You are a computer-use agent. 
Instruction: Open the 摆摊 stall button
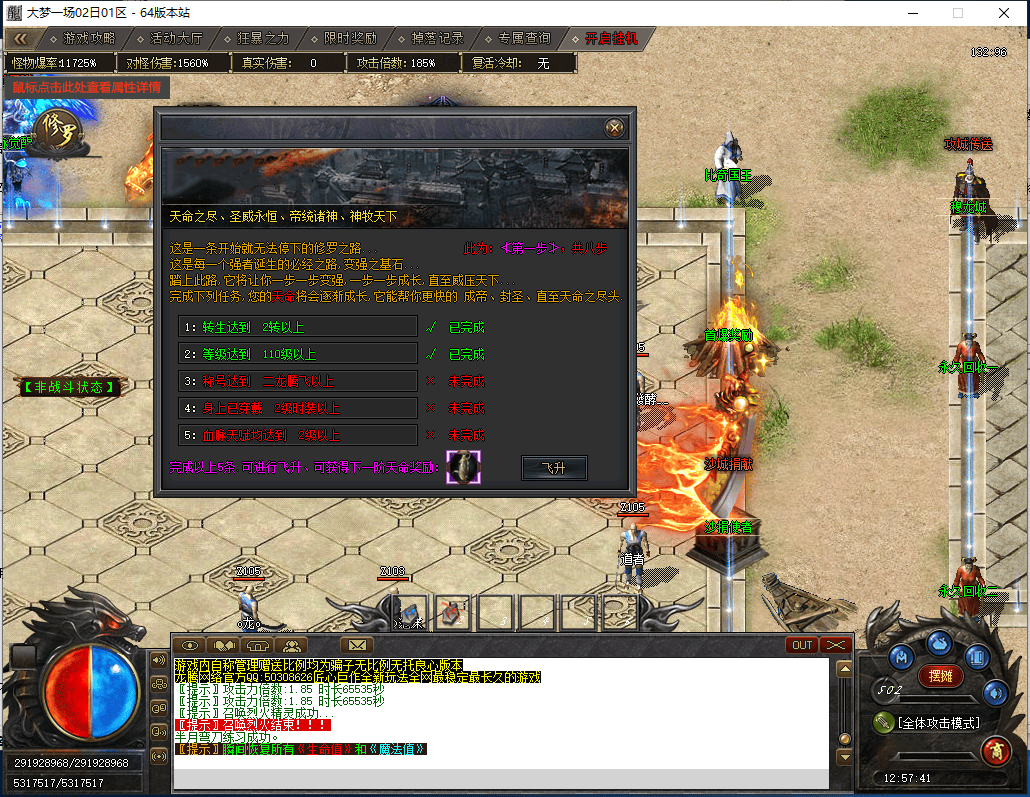pyautogui.click(x=941, y=676)
